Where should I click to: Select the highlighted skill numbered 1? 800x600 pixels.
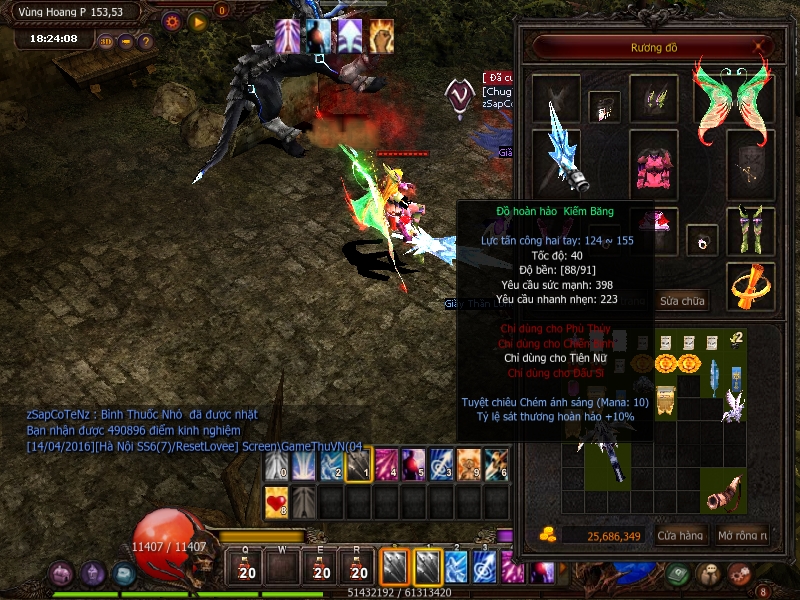click(x=359, y=467)
